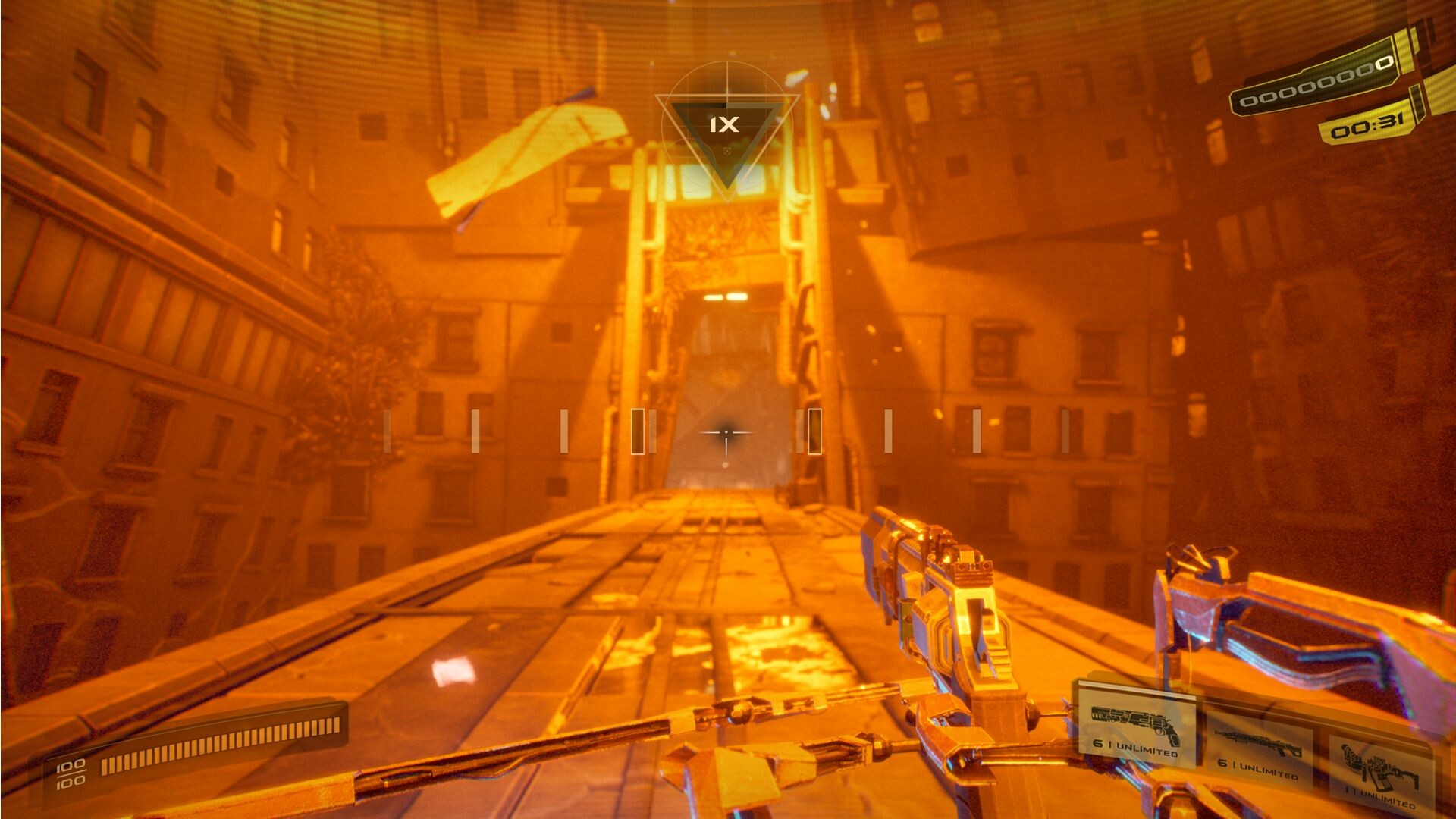Image resolution: width=1456 pixels, height=819 pixels.
Task: Click the rifle silhouette on the middle ammo card
Action: (1259, 743)
